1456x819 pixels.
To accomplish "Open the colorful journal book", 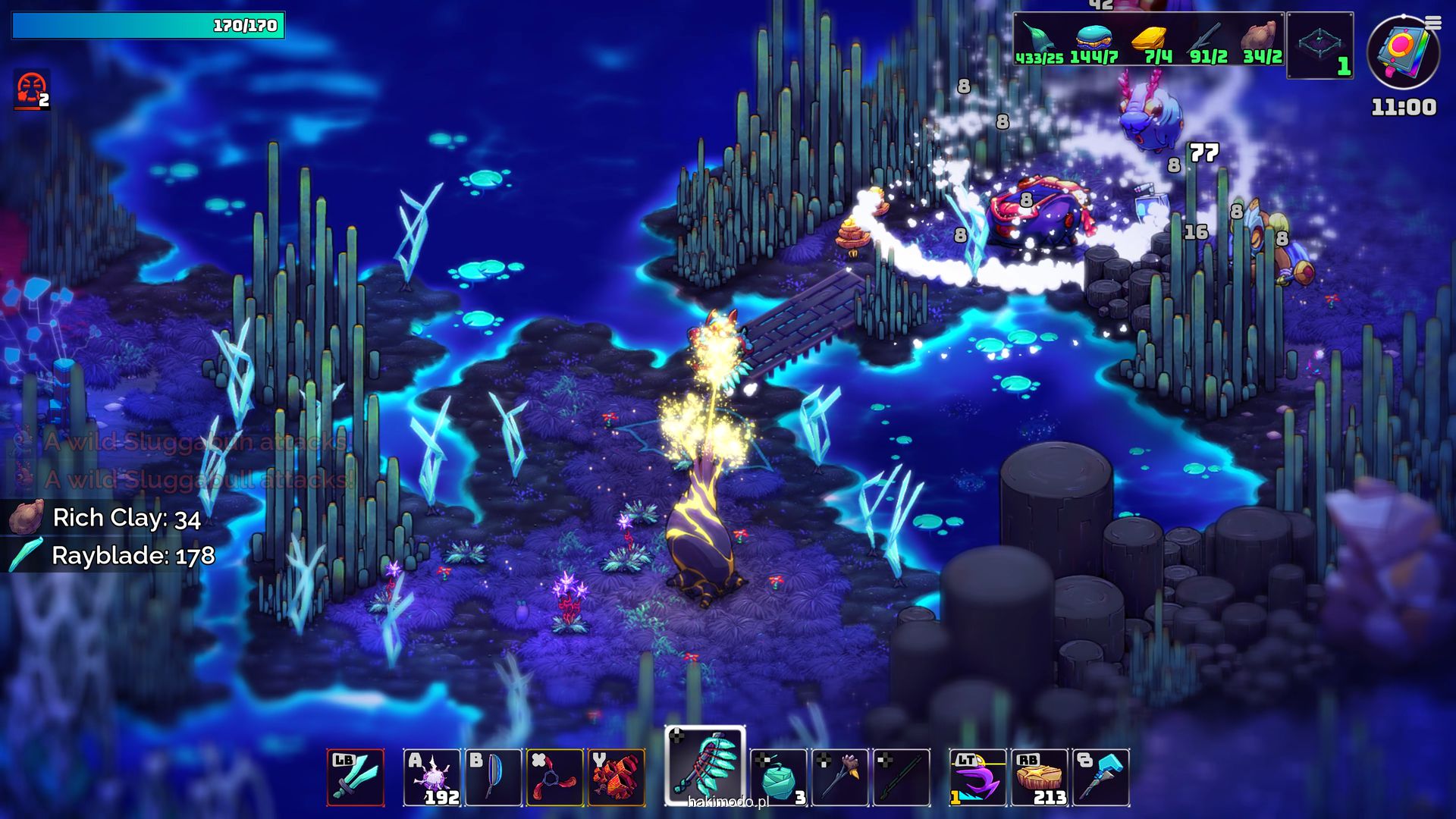I will click(1402, 53).
